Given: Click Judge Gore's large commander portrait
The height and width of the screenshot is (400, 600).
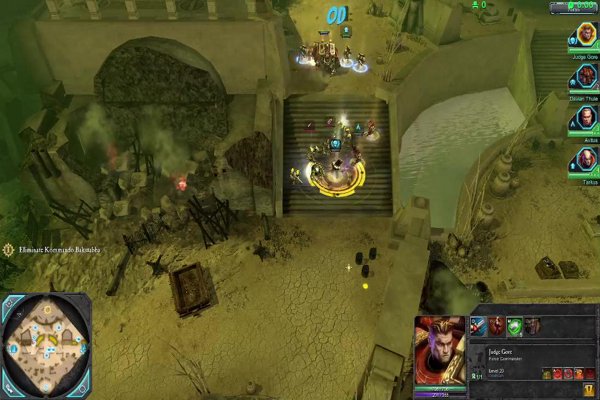Looking at the screenshot, I should [x=438, y=350].
